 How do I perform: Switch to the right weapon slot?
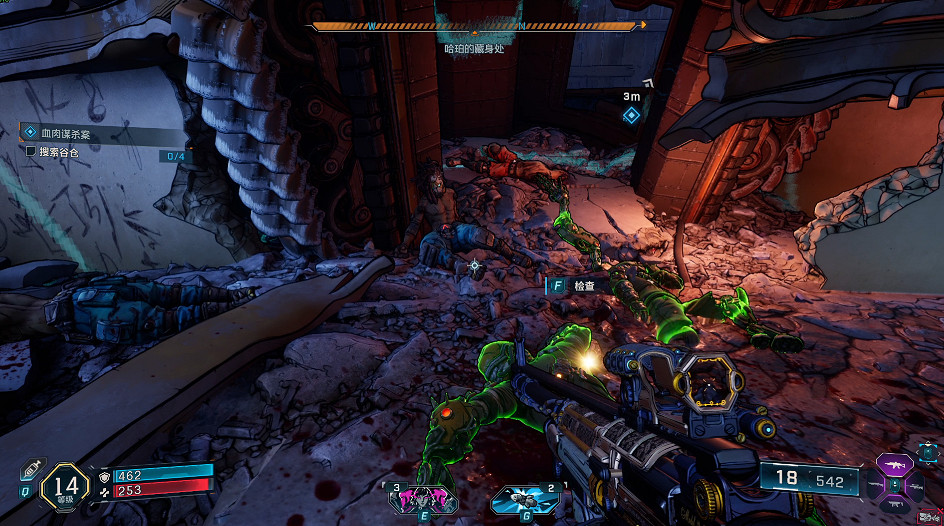(x=914, y=485)
